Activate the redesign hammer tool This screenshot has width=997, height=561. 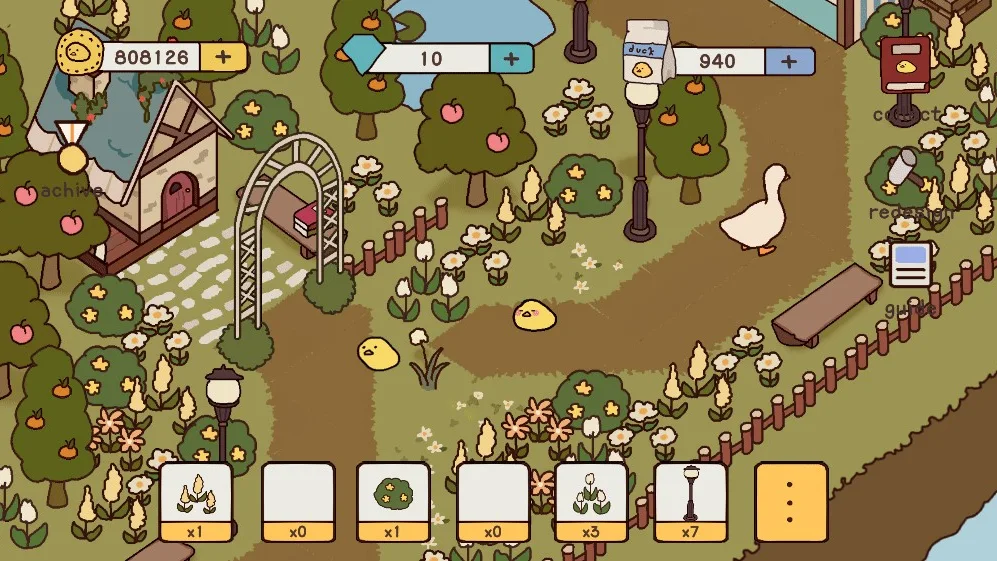(x=905, y=171)
